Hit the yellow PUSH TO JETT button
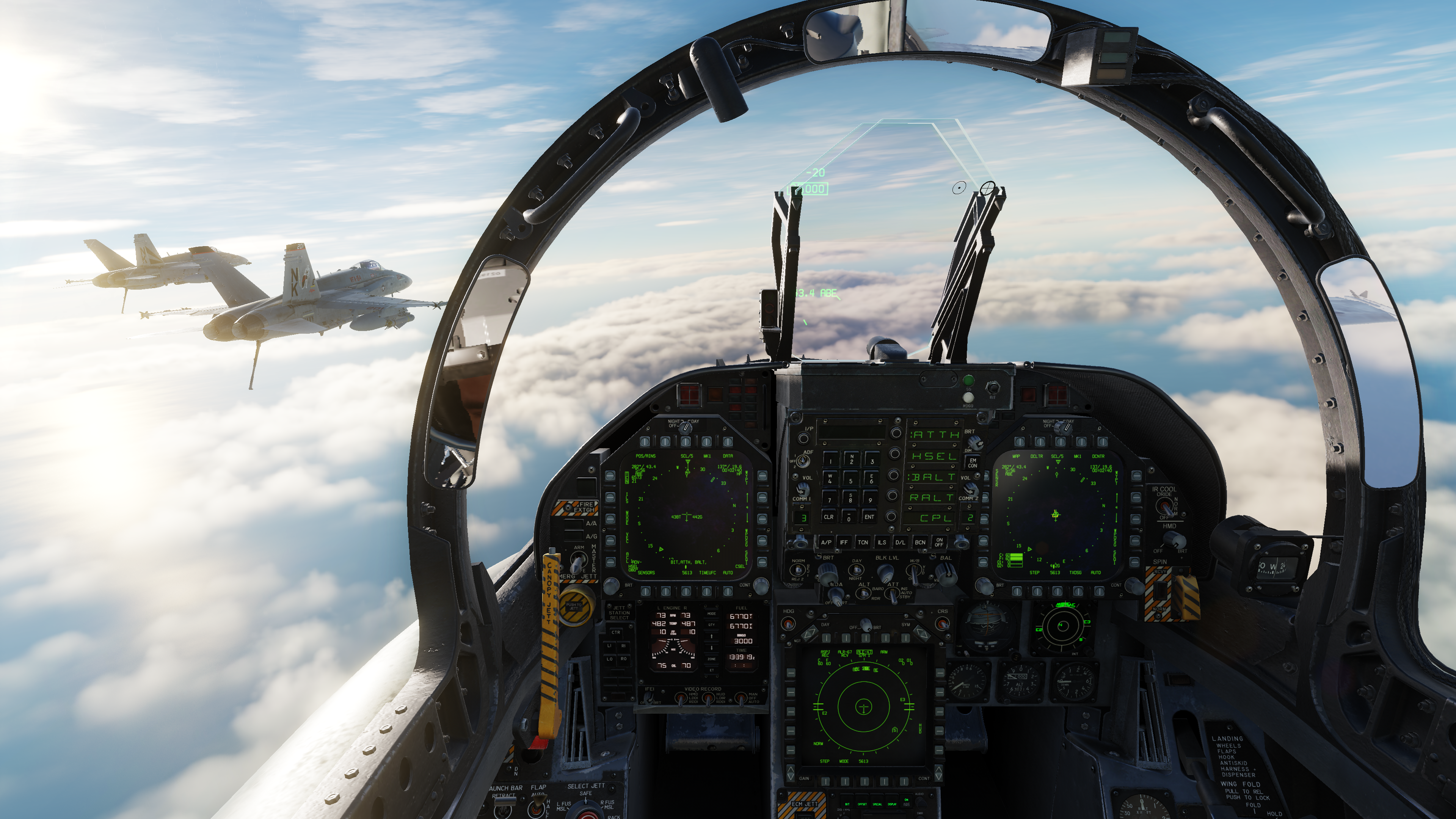Image resolution: width=1456 pixels, height=819 pixels. pos(575,607)
